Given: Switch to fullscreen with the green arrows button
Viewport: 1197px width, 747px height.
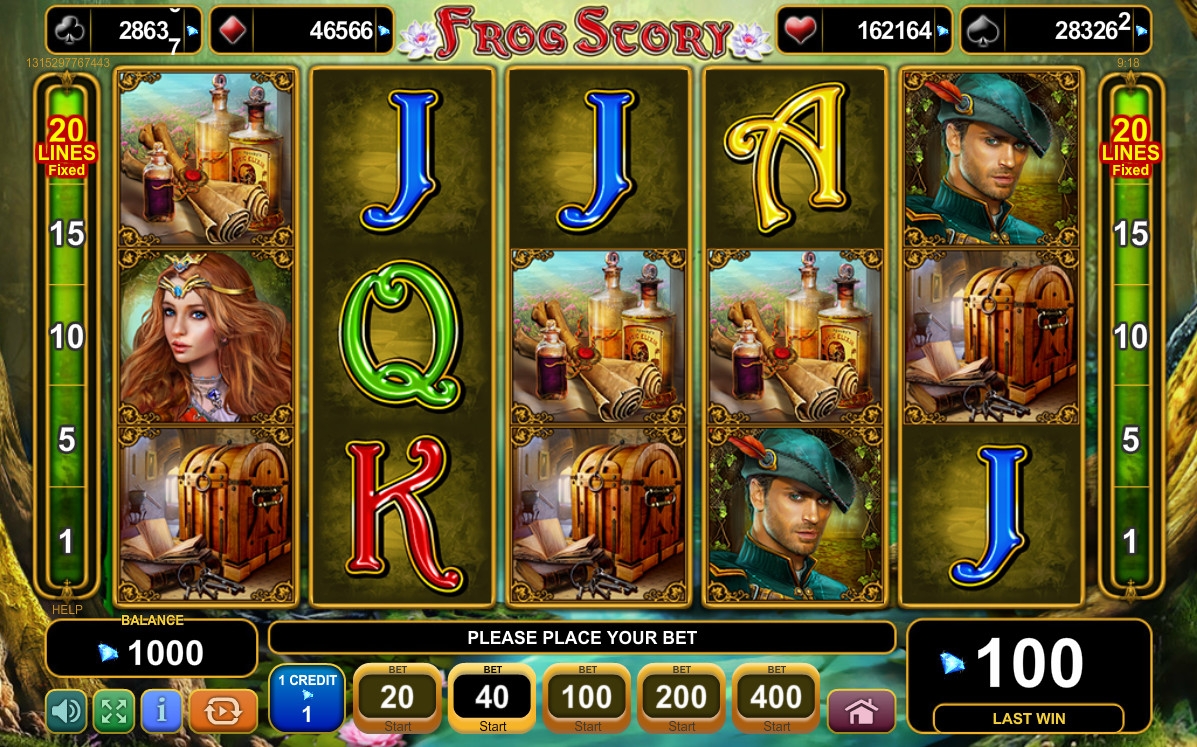Looking at the screenshot, I should pos(114,711).
